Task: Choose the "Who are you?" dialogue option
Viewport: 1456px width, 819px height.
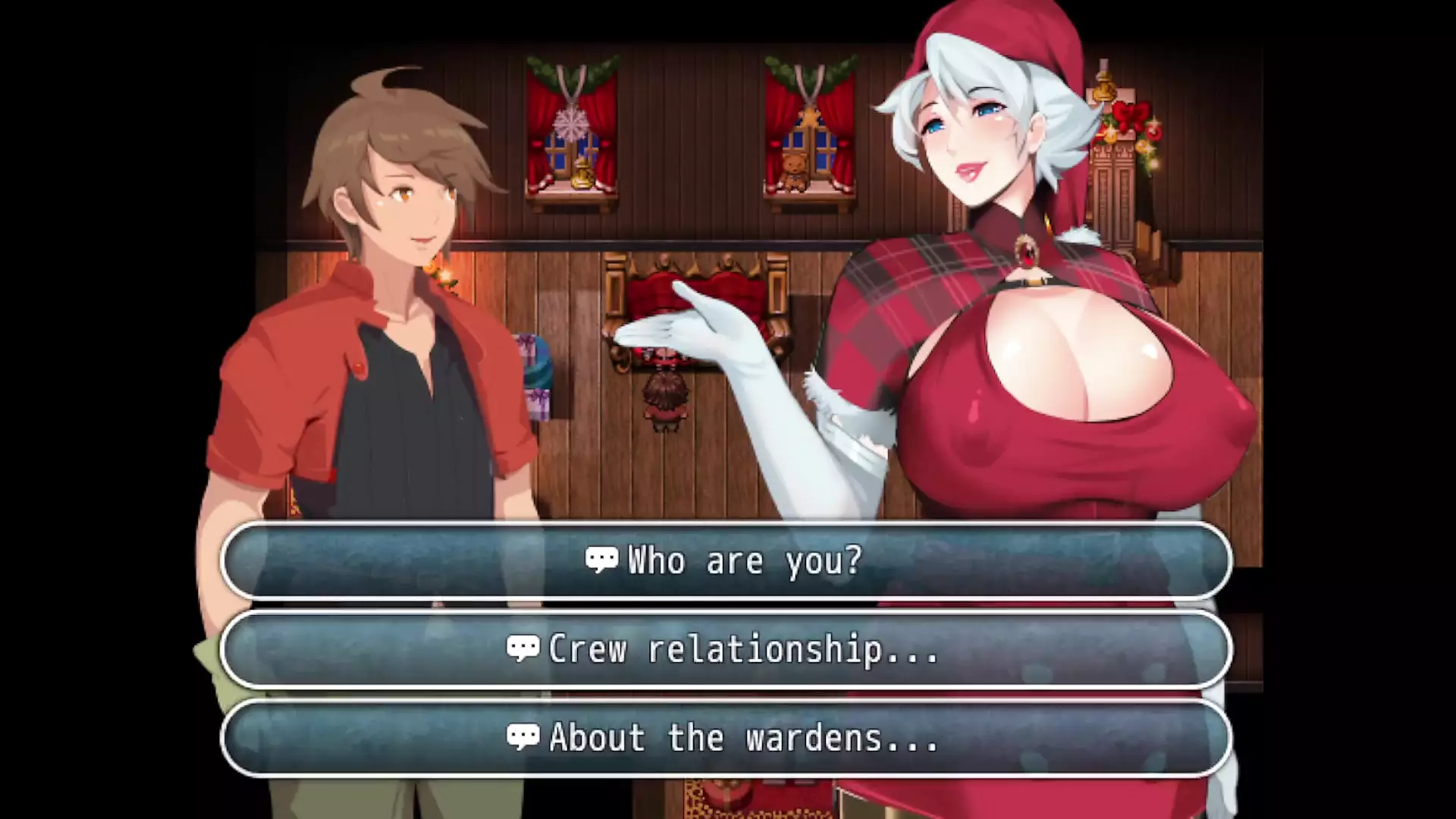Action: click(726, 561)
